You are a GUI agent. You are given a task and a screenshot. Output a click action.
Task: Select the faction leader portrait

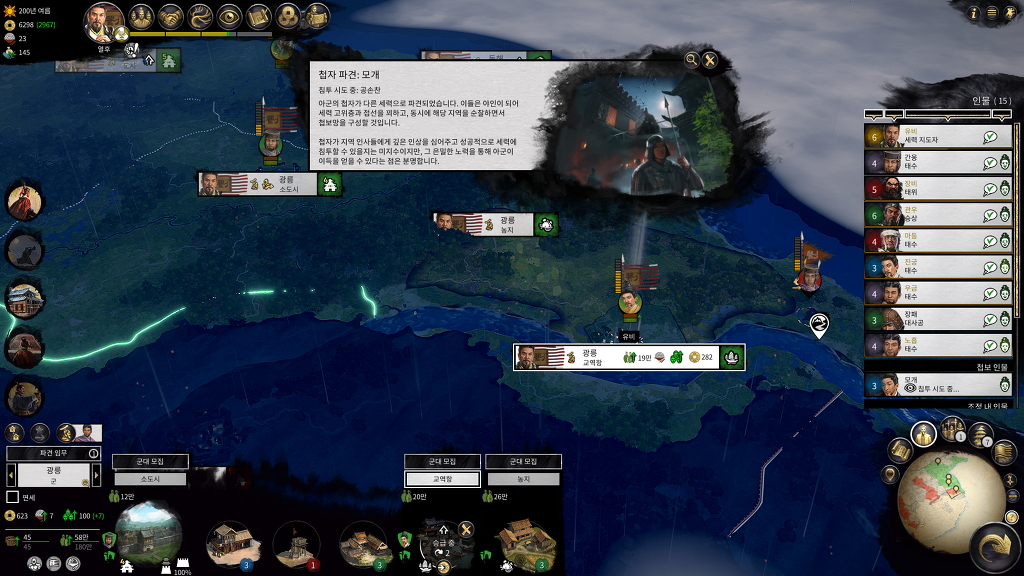click(x=104, y=20)
